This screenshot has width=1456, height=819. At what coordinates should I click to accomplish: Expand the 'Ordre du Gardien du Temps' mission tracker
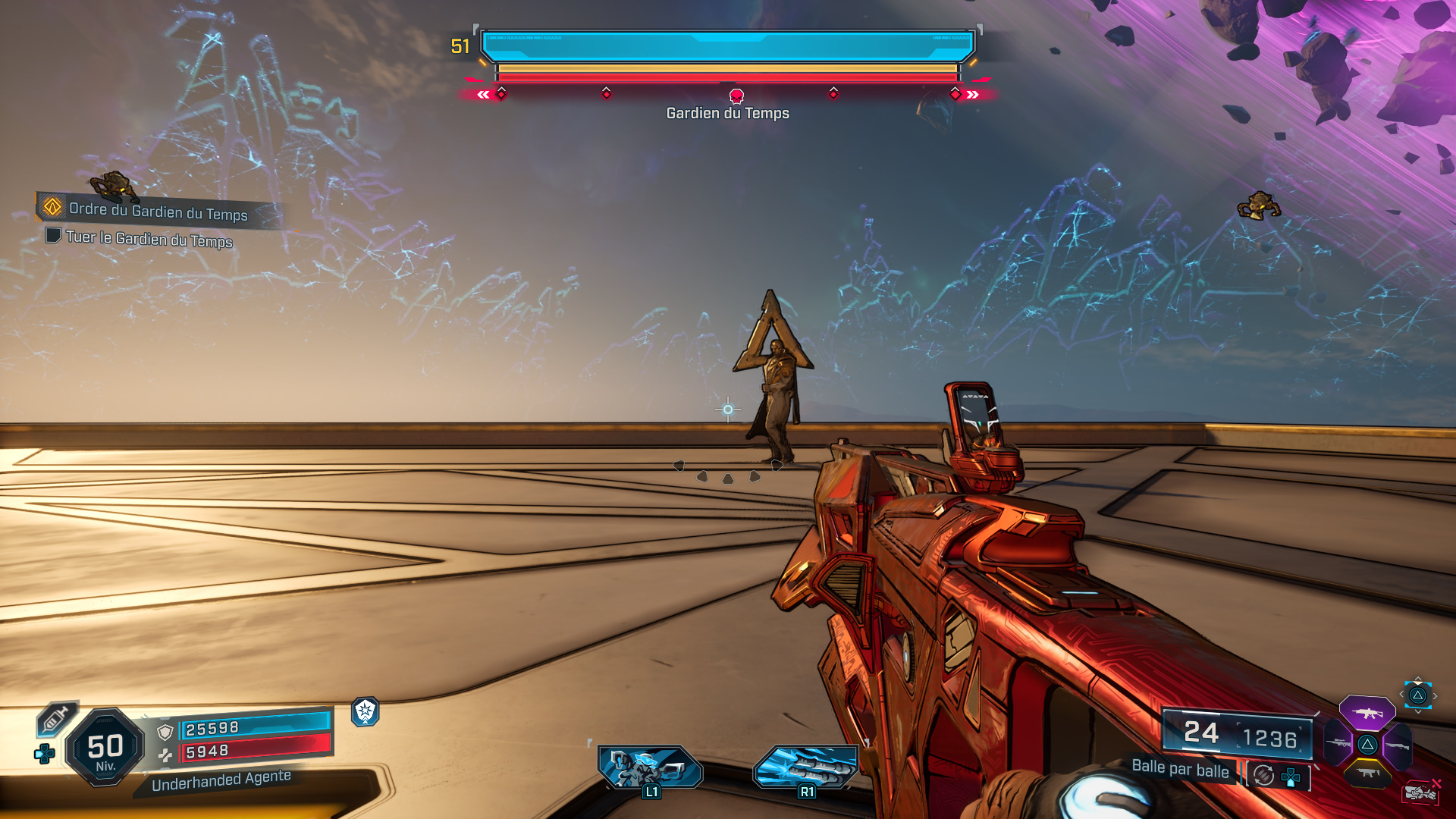157,215
